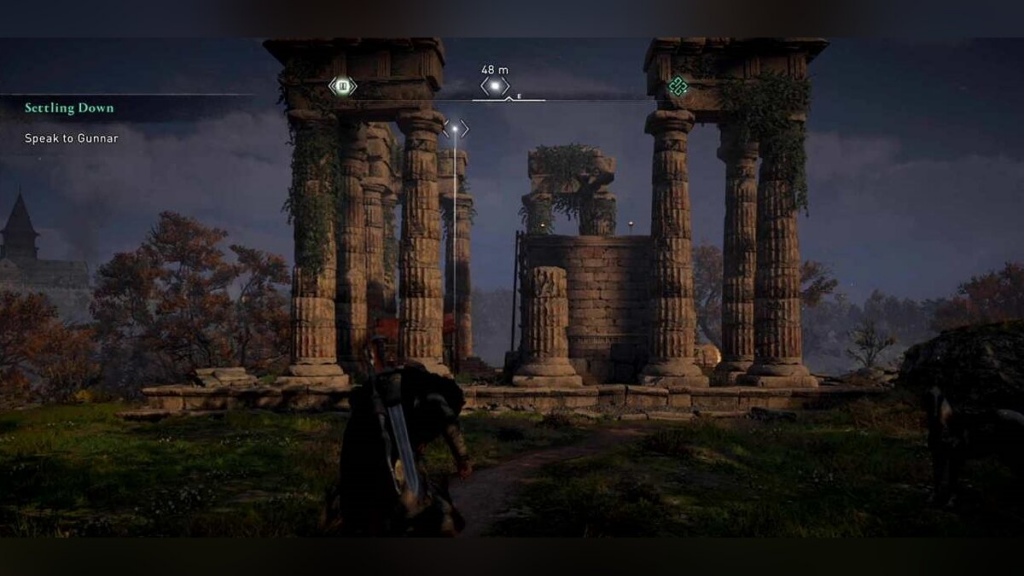
Task: Click the white glowing compass icon left of the 48 m marker
Action: click(x=342, y=87)
